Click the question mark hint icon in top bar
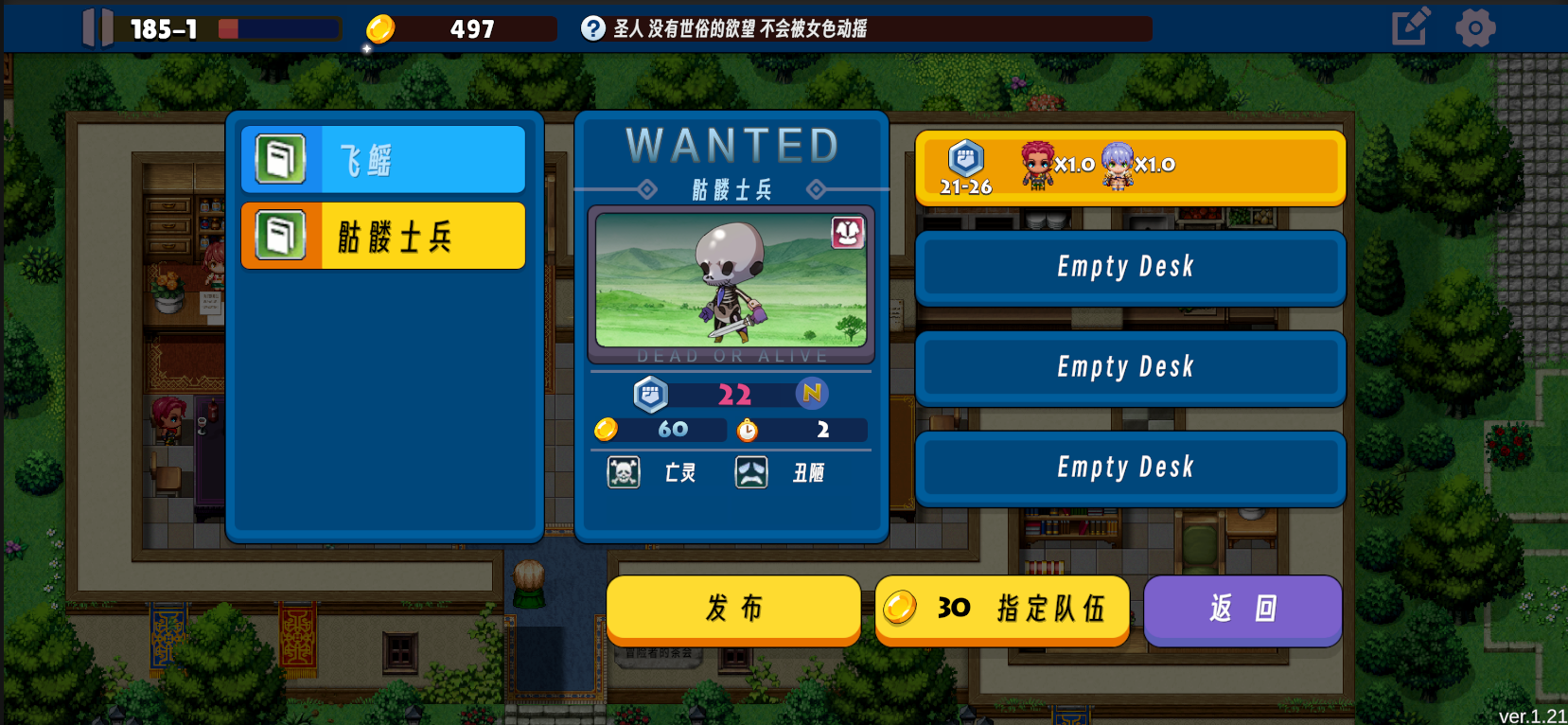Viewport: 1568px width, 725px height. click(x=593, y=27)
